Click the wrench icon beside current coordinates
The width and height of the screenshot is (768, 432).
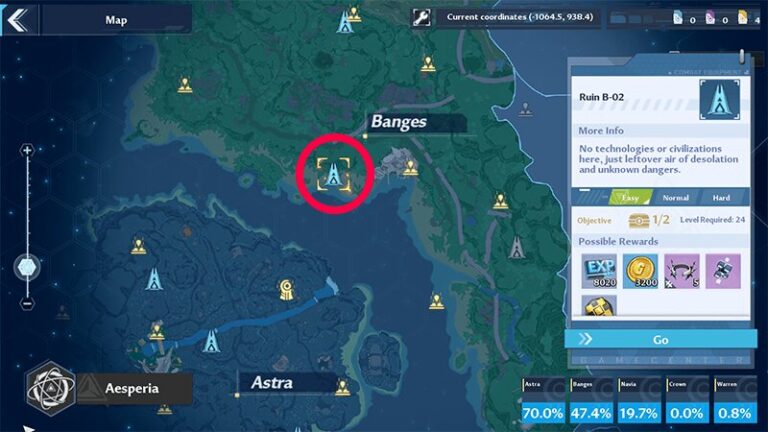[422, 17]
